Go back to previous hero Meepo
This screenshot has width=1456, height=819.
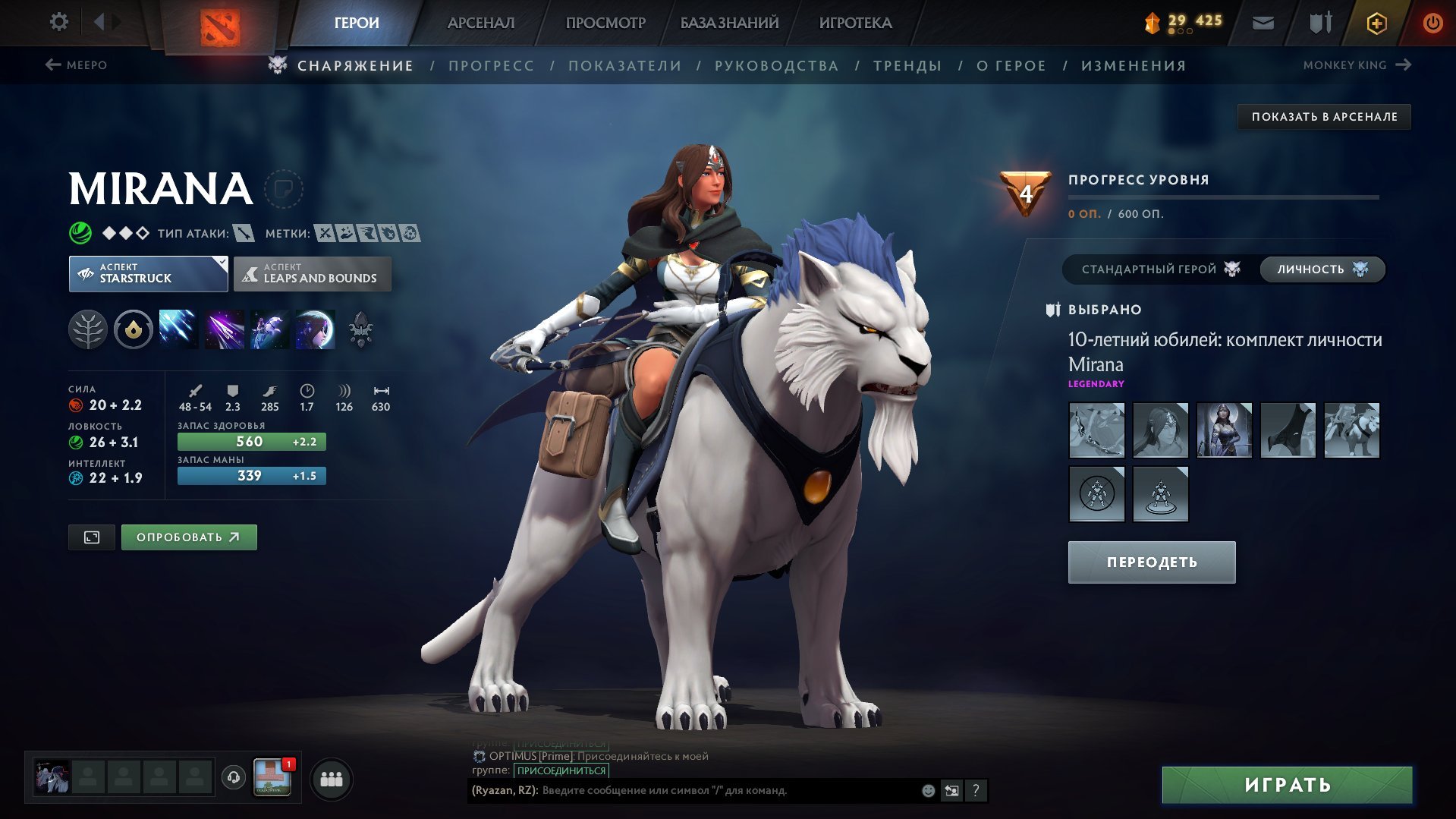coord(77,65)
